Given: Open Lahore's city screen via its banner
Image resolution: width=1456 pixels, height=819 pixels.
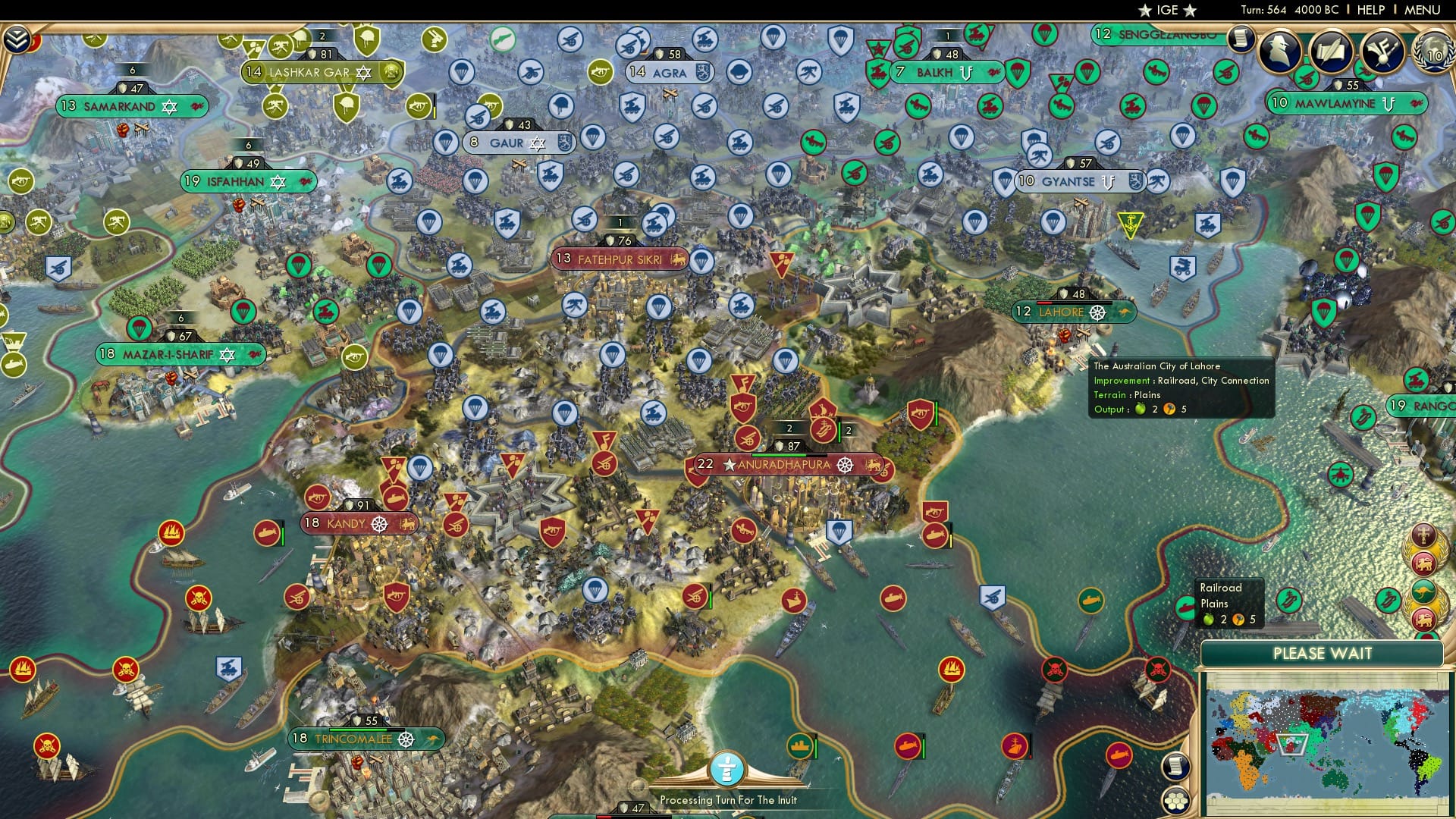Looking at the screenshot, I should click(1062, 312).
